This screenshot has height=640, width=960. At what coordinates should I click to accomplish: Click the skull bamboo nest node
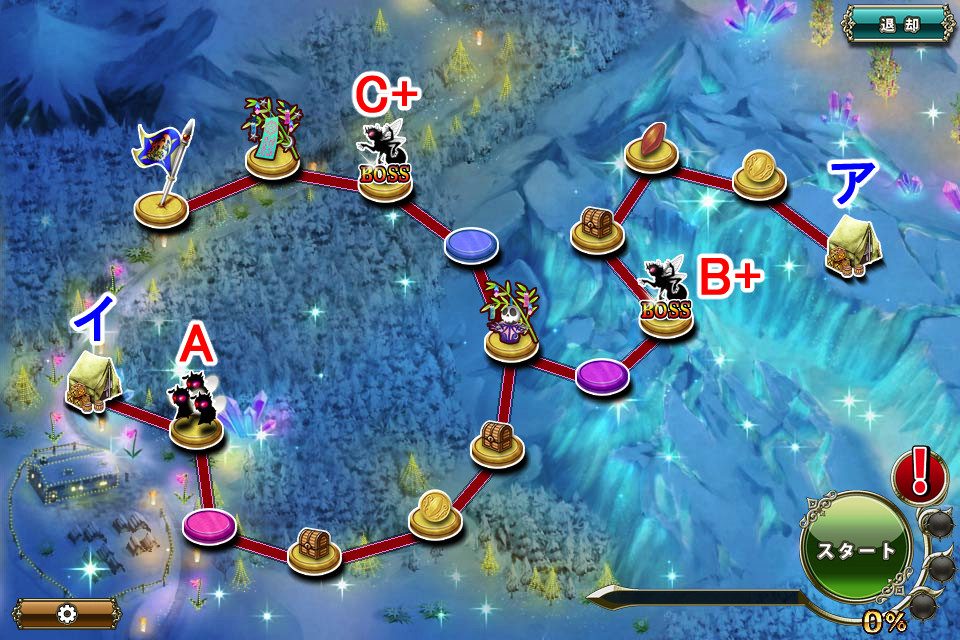512,325
